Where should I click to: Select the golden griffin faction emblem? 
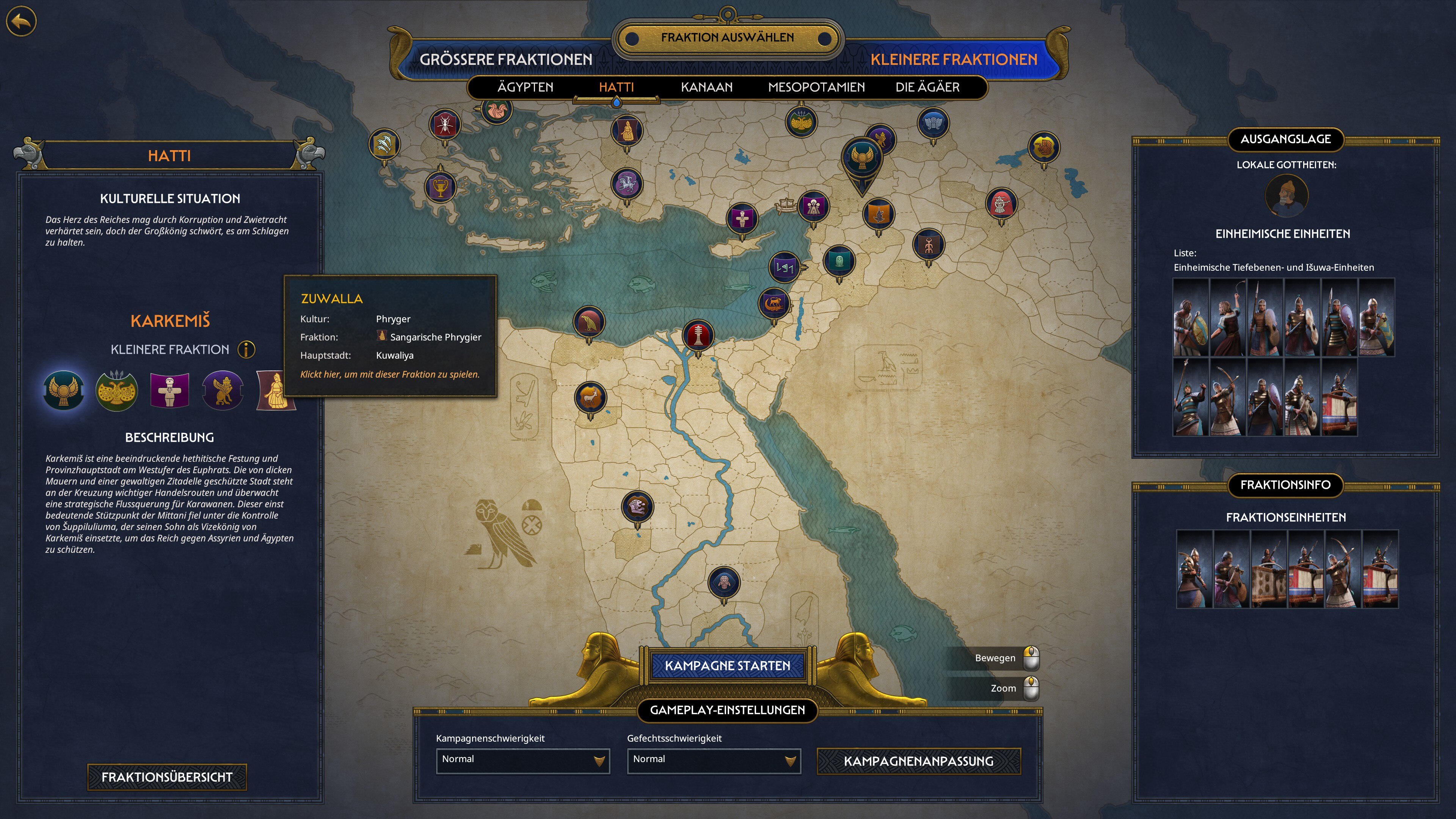click(x=223, y=390)
